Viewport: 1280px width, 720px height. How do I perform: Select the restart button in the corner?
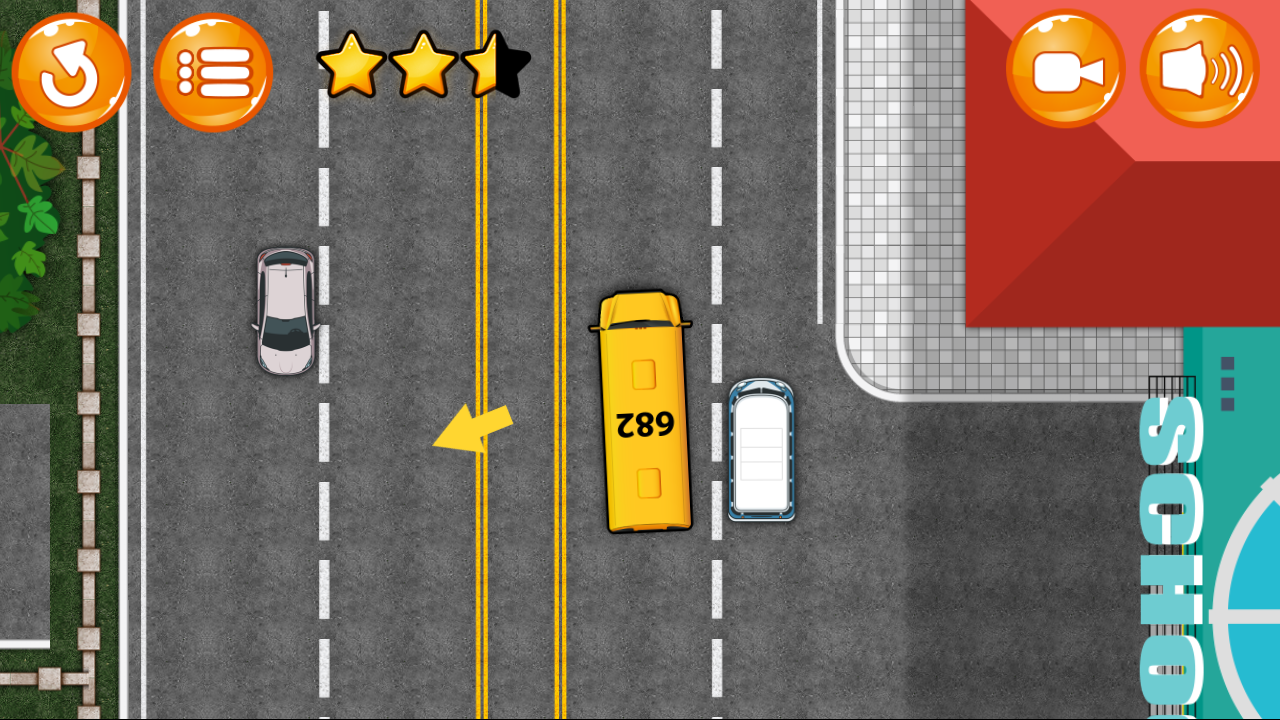pos(70,72)
